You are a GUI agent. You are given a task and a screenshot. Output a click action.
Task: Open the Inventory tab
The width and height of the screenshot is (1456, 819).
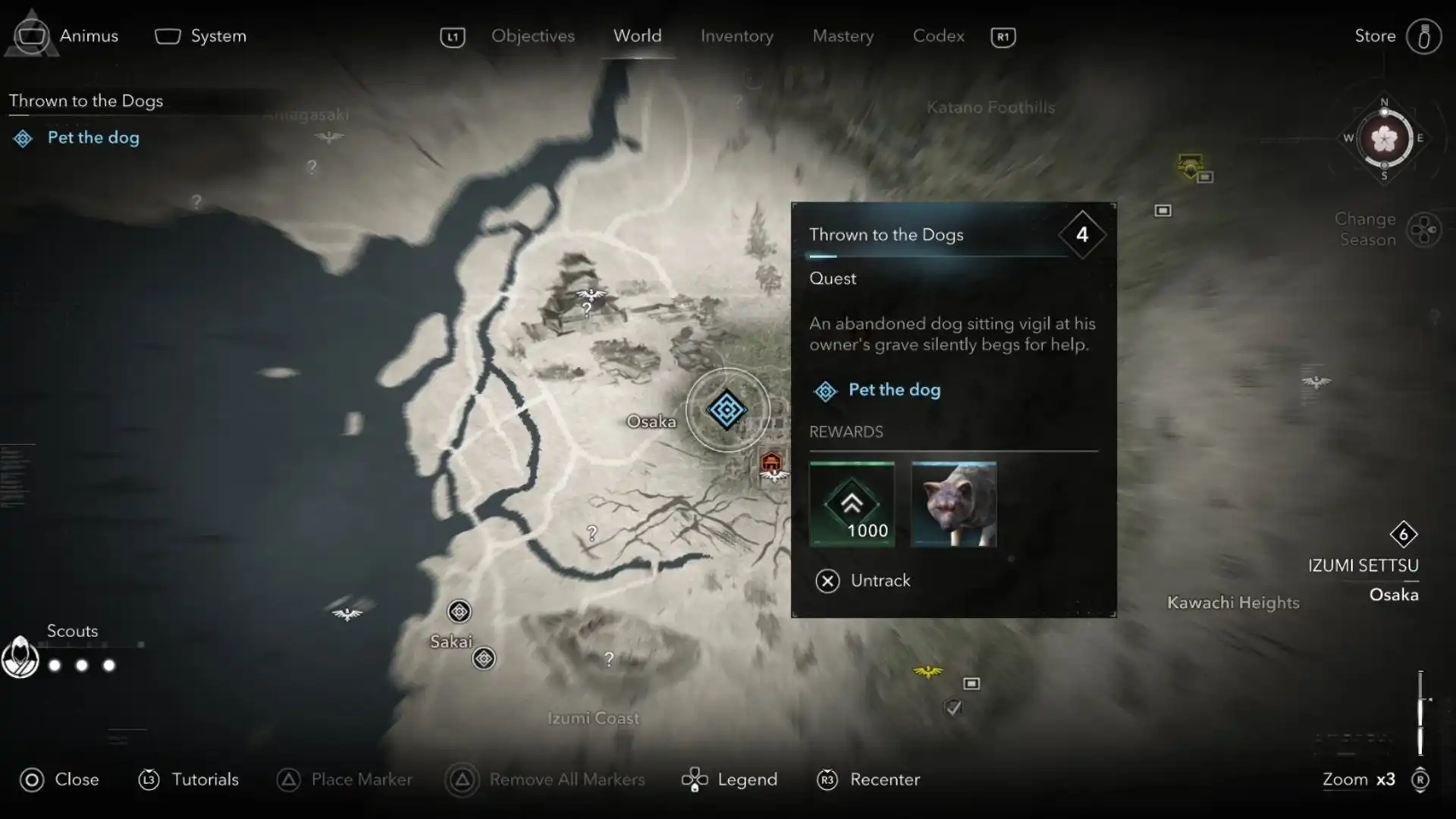(736, 36)
